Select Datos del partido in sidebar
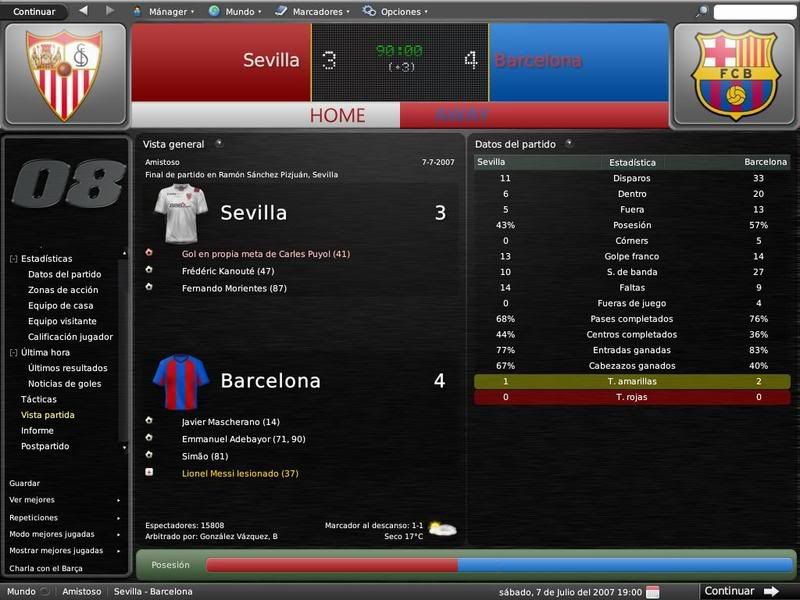Screen dimensions: 800x600 click(x=64, y=274)
